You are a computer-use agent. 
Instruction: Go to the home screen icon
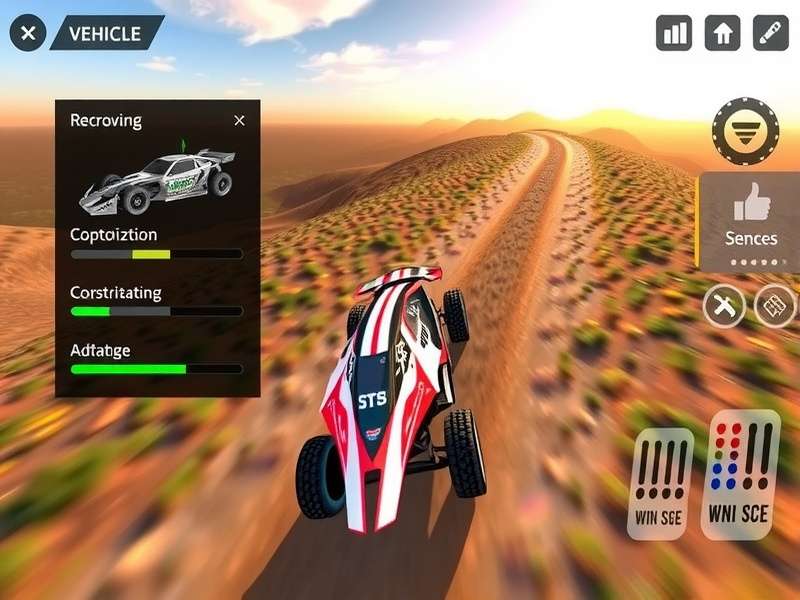point(722,33)
